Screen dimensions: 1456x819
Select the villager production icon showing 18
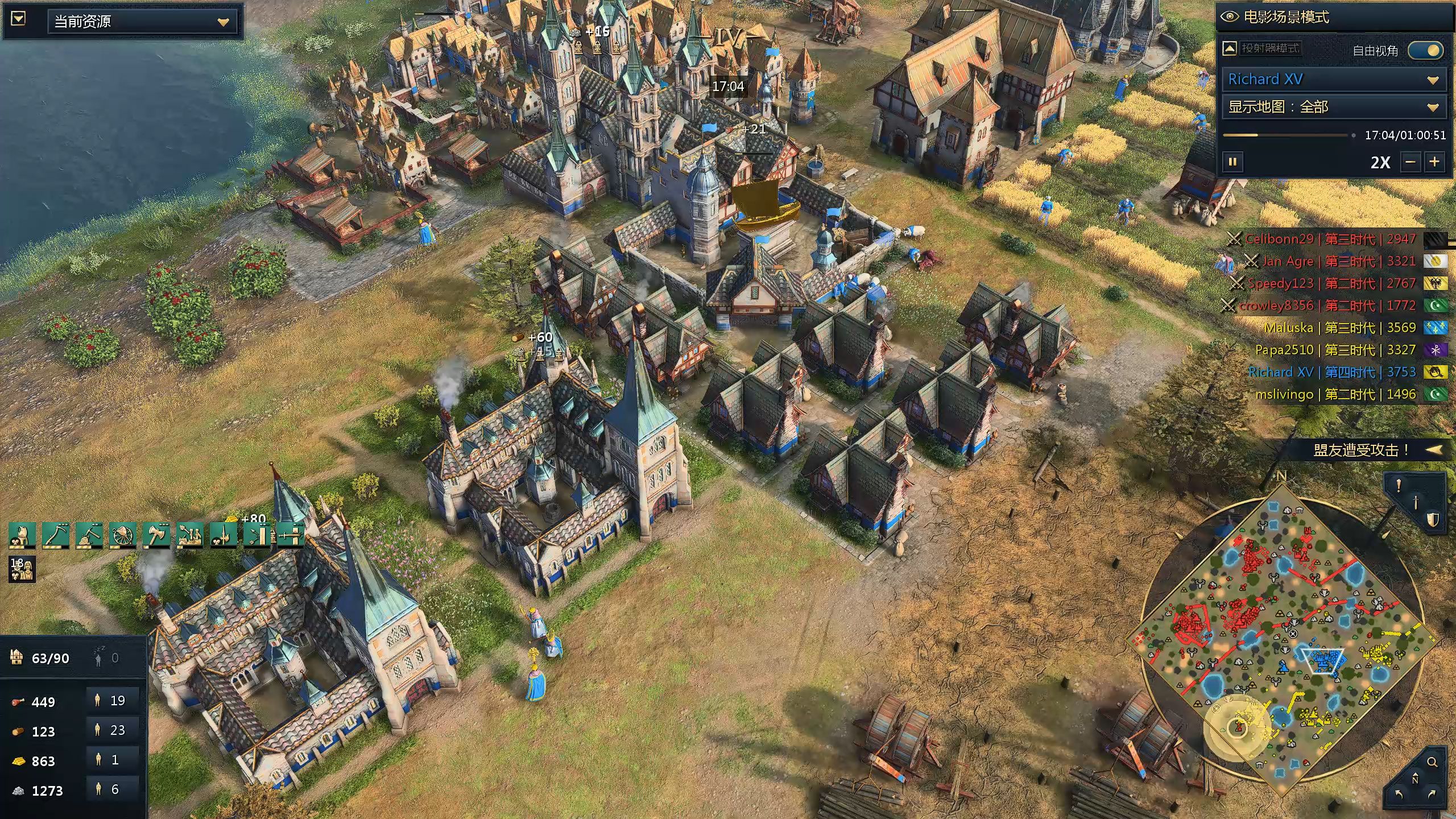22,569
